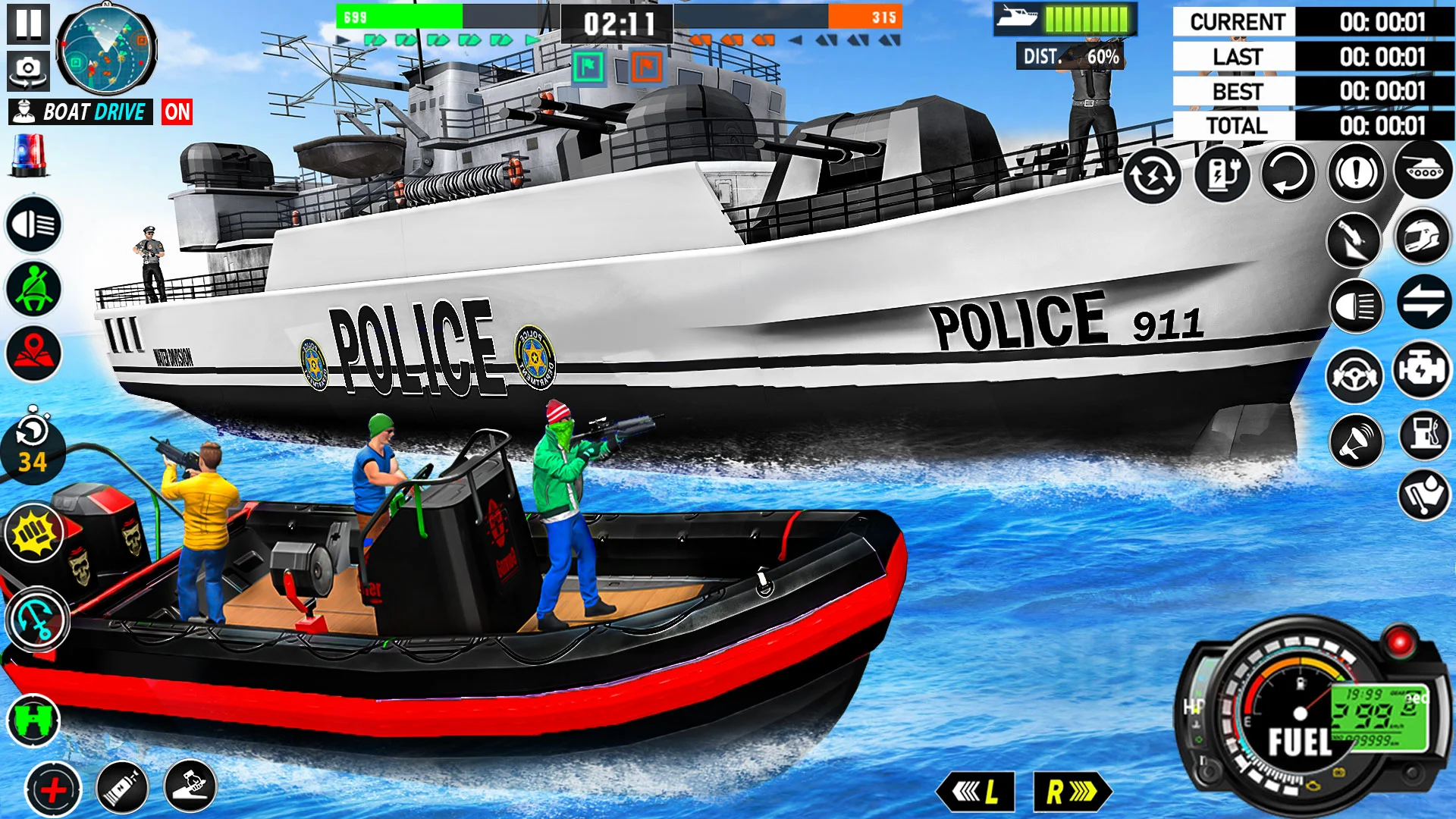The height and width of the screenshot is (819, 1456).
Task: Pause the game
Action: (x=28, y=25)
